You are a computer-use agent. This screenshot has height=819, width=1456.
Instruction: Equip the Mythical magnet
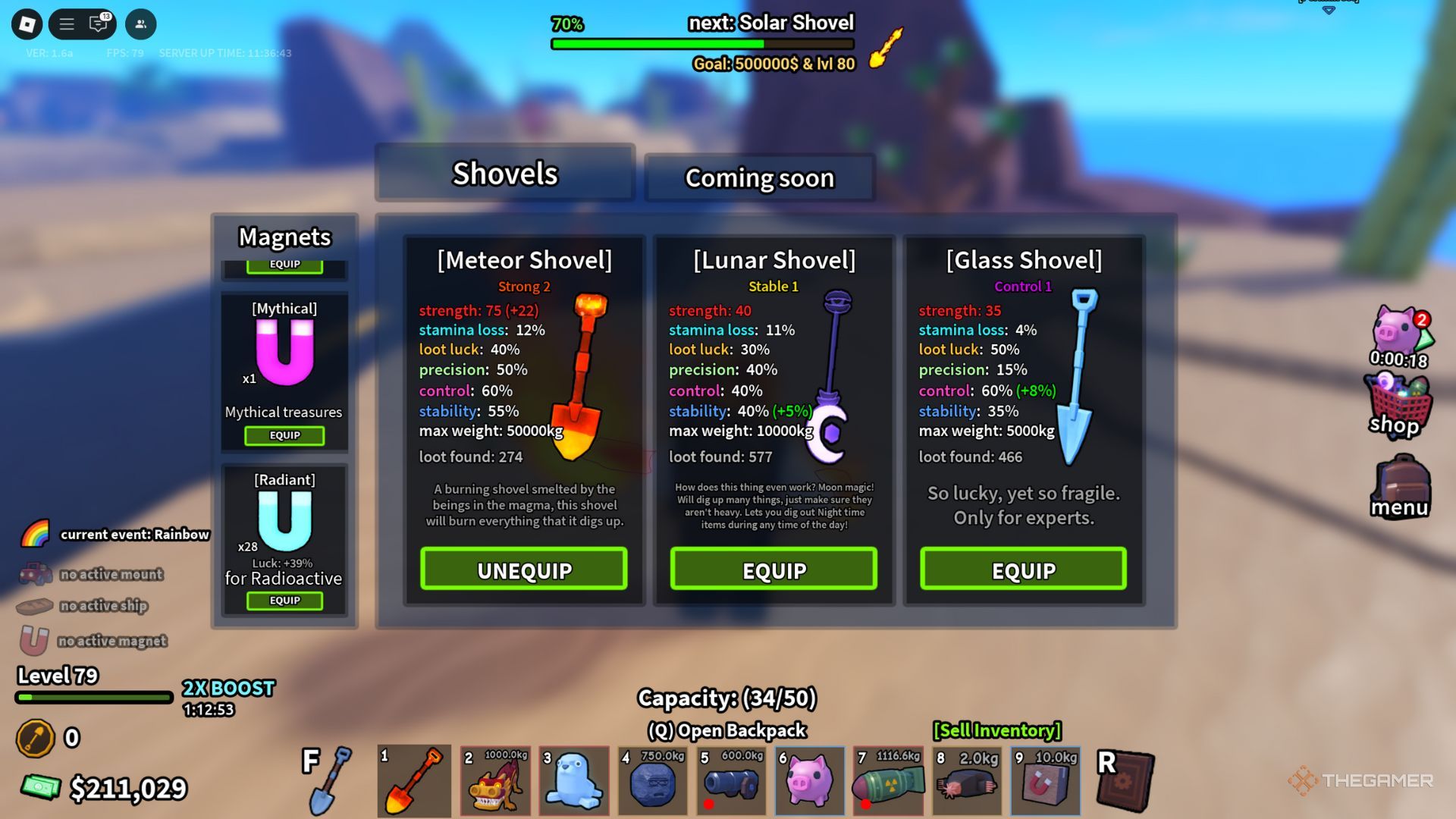point(284,435)
